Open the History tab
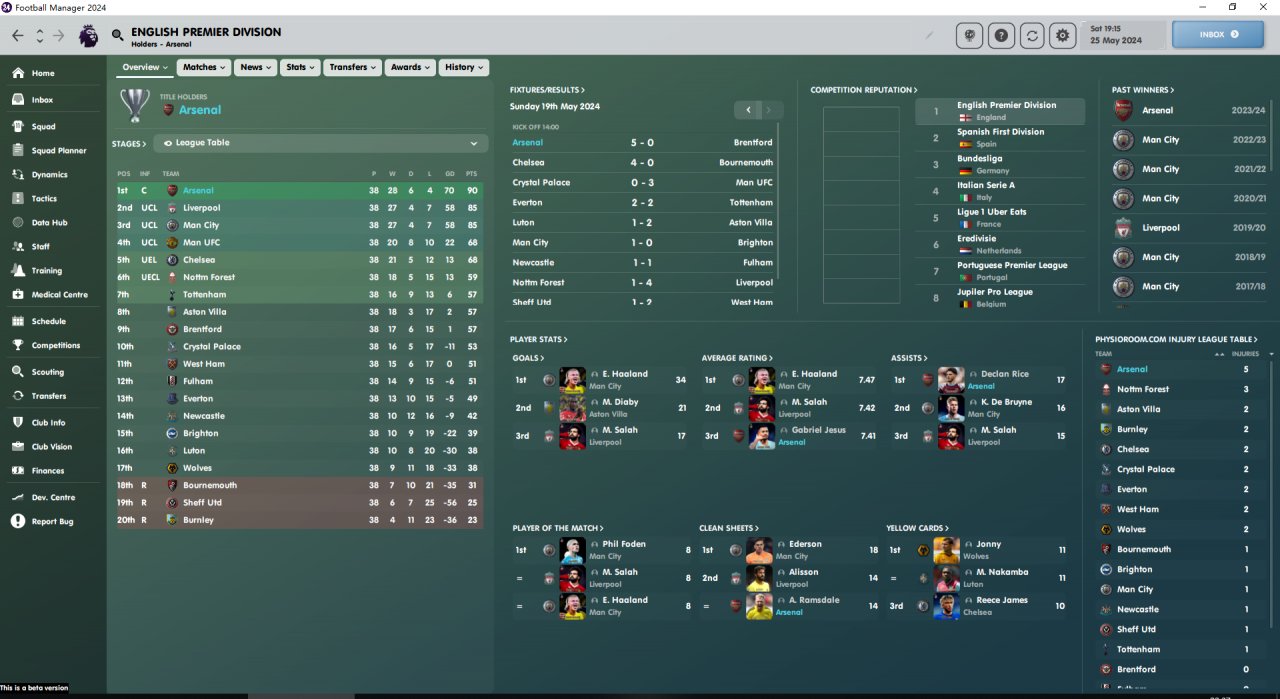This screenshot has height=699, width=1280. 464,67
